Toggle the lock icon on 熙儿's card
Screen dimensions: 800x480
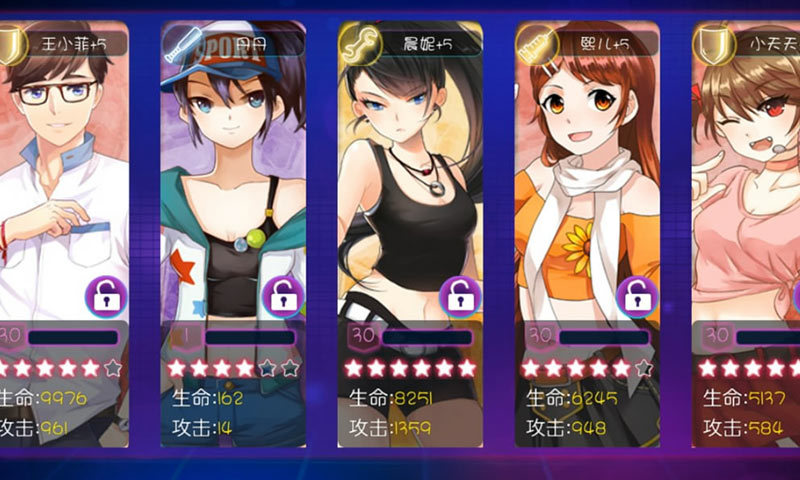[637, 297]
